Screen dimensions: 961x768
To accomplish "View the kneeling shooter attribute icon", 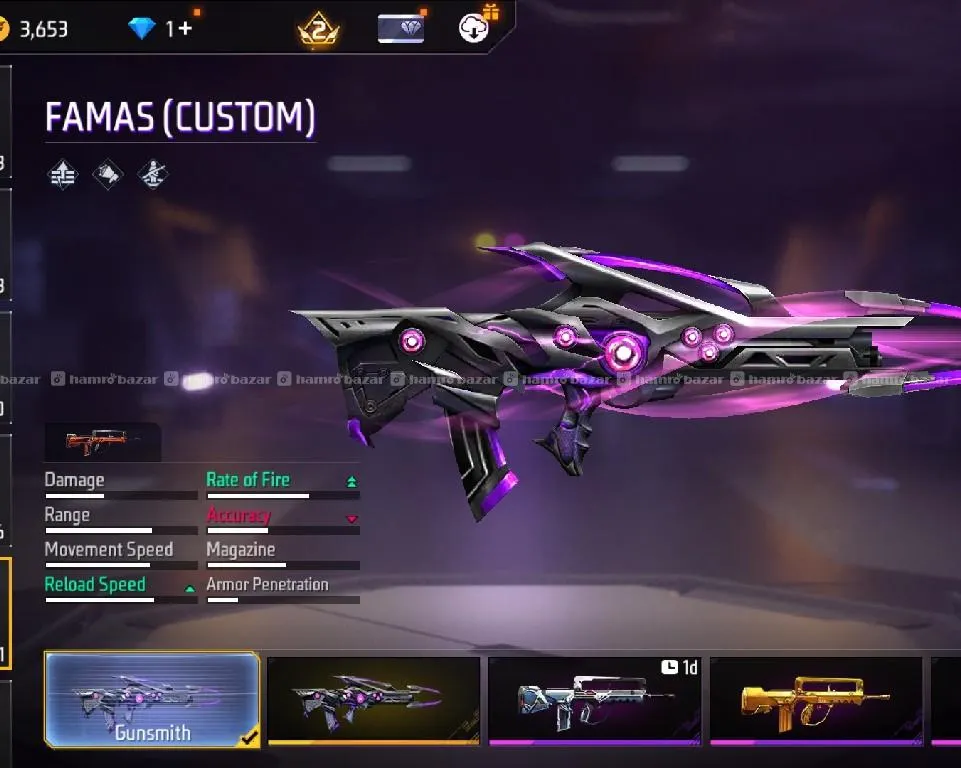I will point(152,175).
